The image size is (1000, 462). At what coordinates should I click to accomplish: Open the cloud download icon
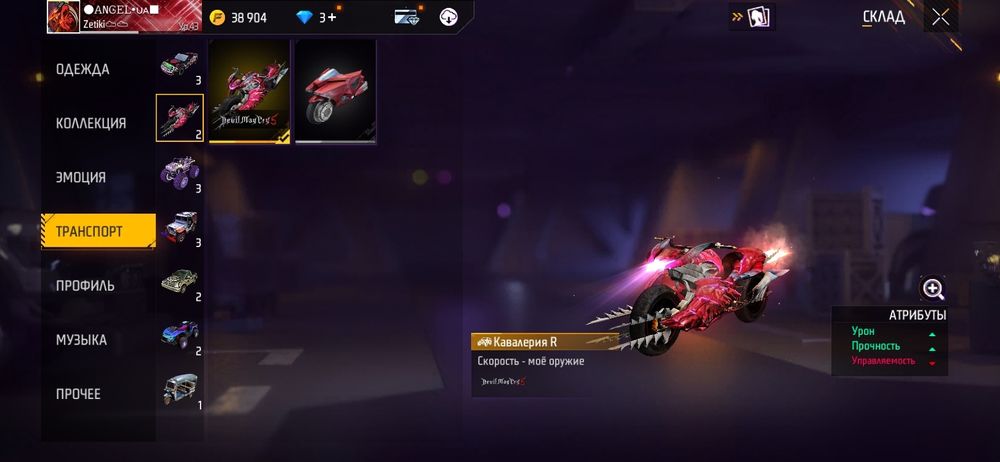coord(449,17)
